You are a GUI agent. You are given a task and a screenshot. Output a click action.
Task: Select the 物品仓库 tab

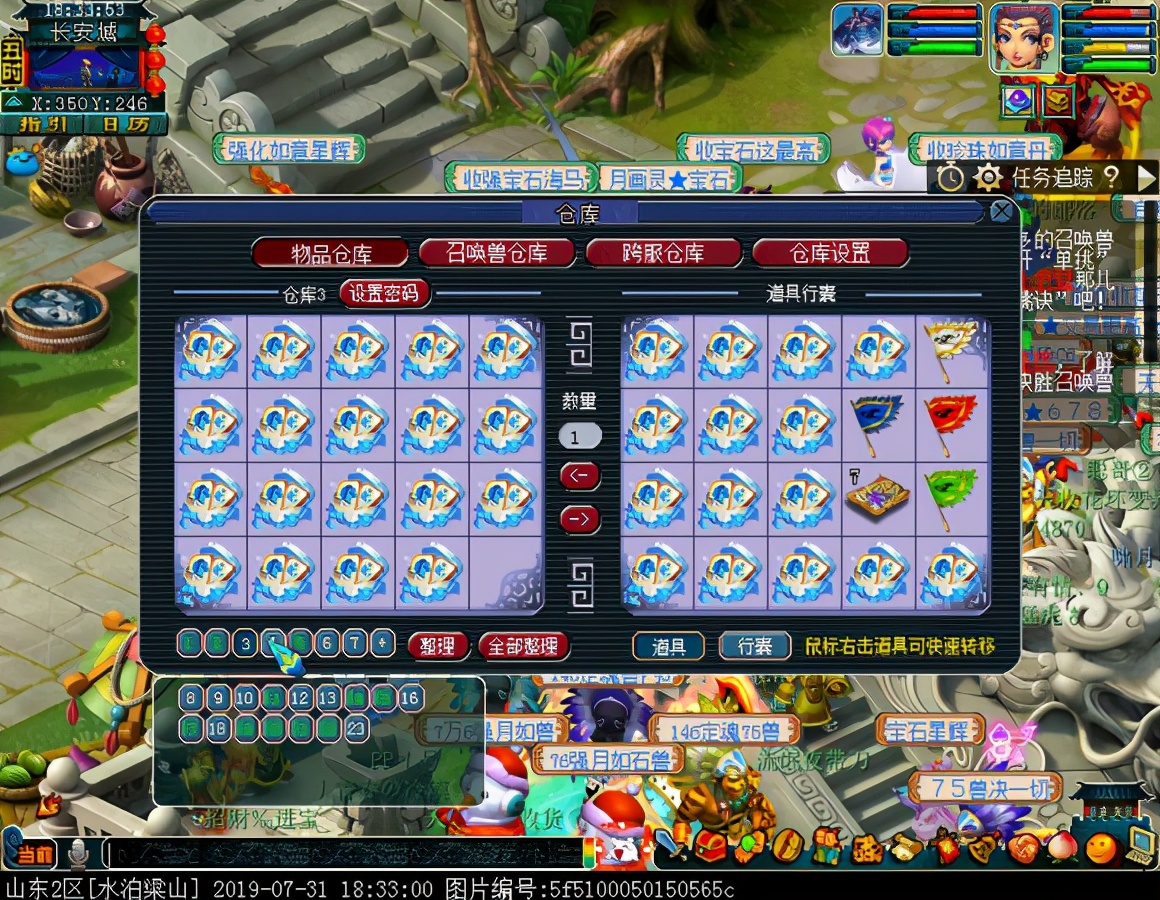pos(330,252)
